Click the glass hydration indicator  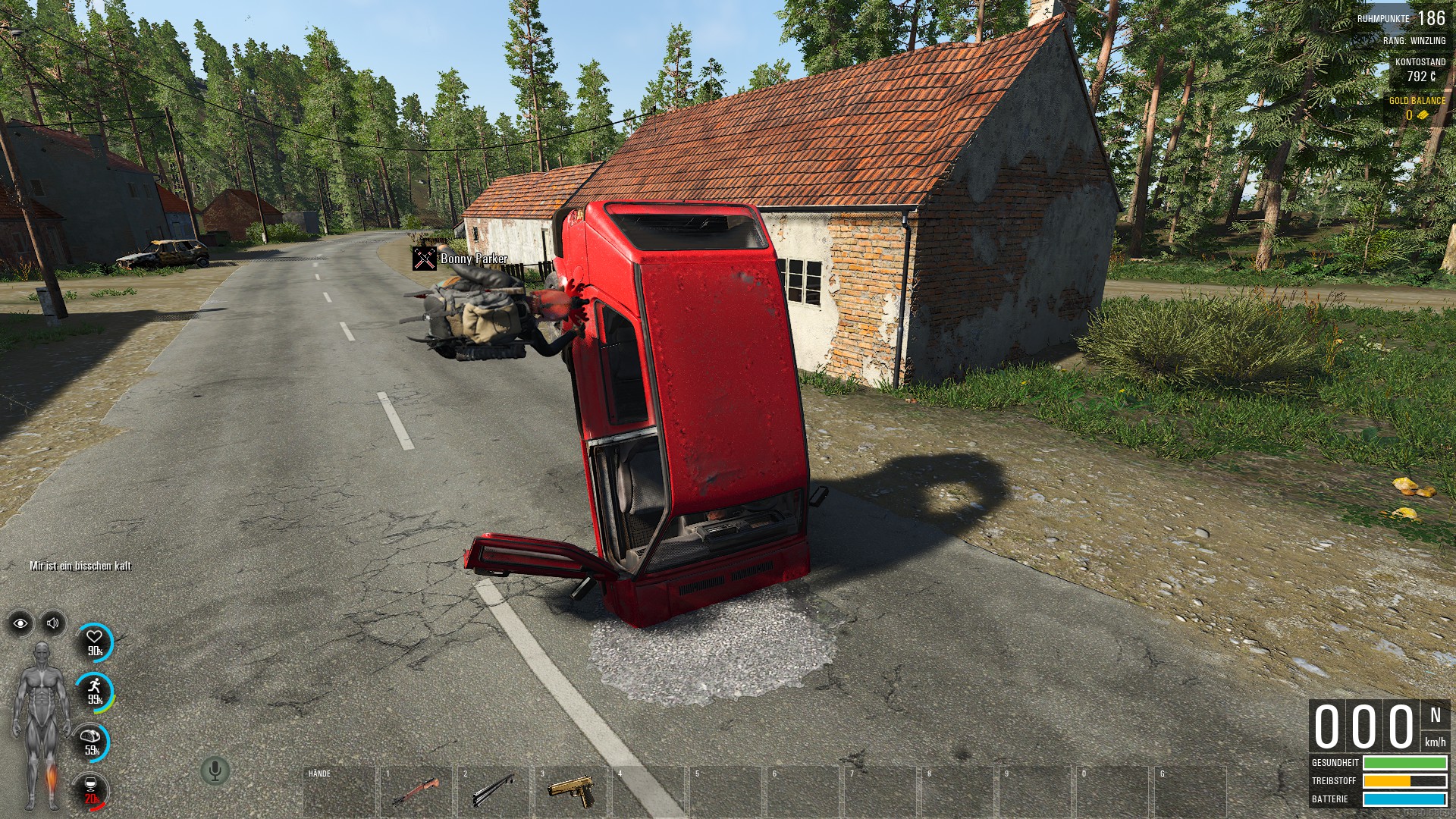(x=92, y=791)
